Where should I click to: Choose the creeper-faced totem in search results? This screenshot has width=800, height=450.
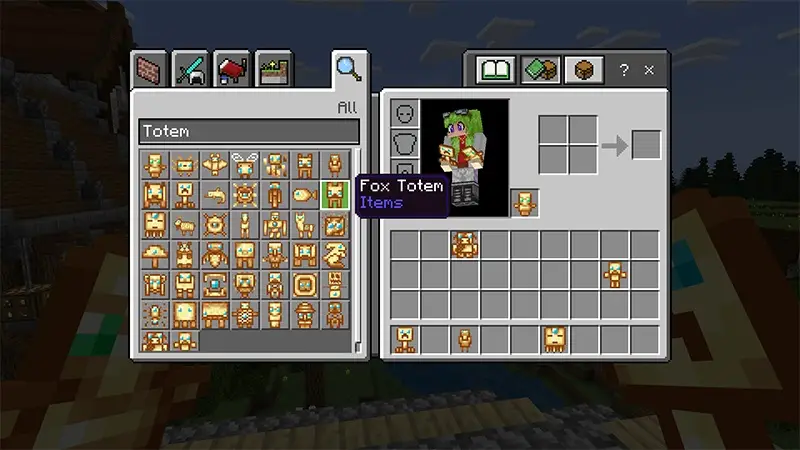(185, 193)
